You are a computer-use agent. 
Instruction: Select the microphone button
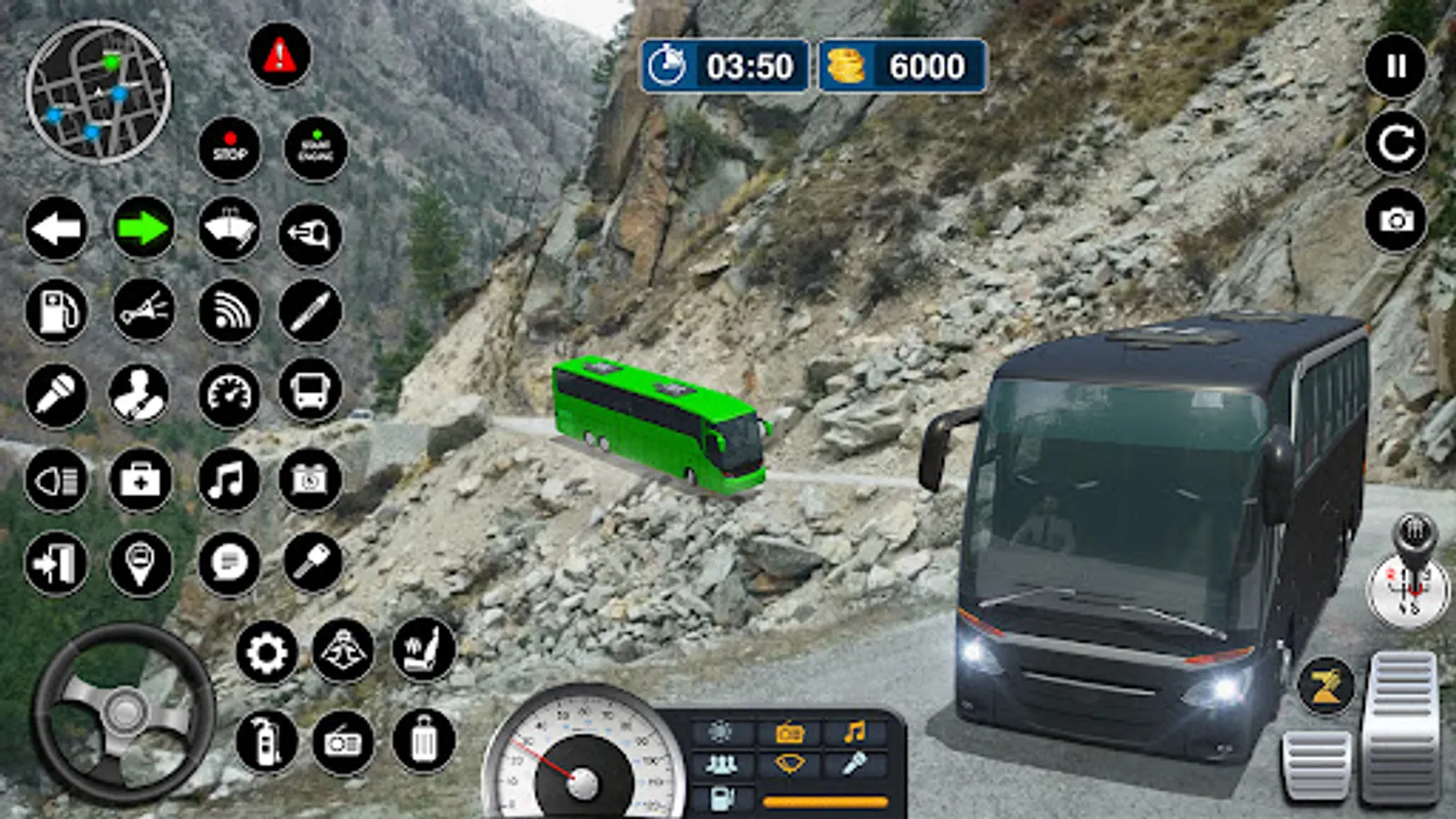[x=56, y=395]
